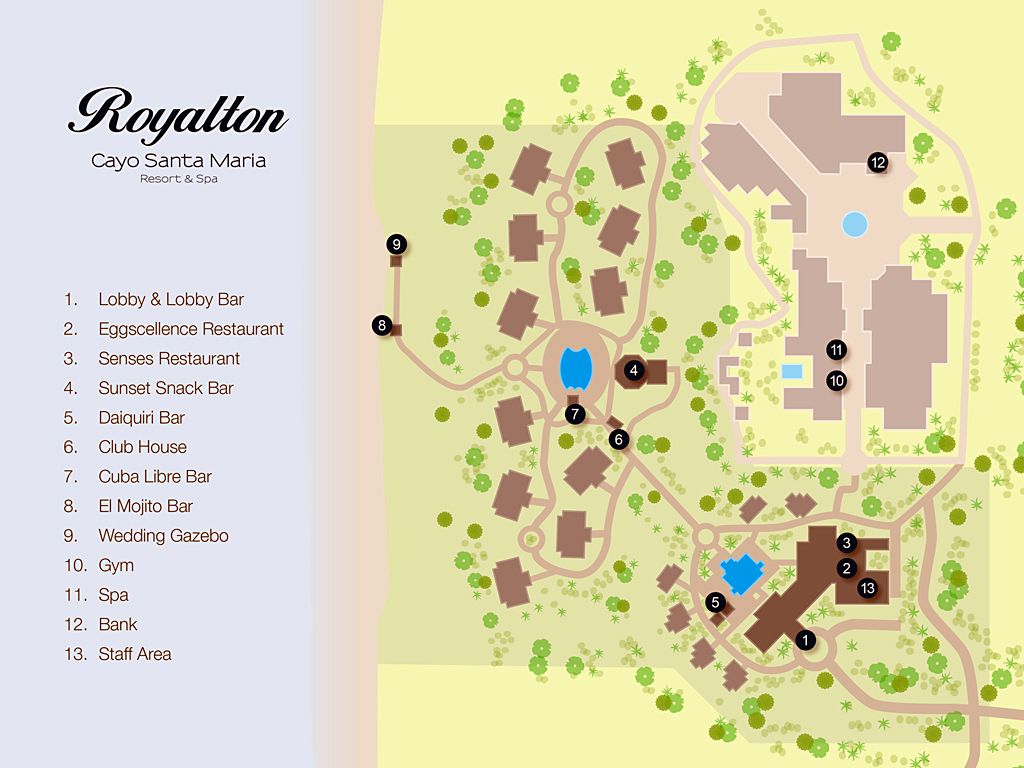Click the Wedding Gazebo legend entry
Viewport: 1024px width, 768px height.
point(163,535)
